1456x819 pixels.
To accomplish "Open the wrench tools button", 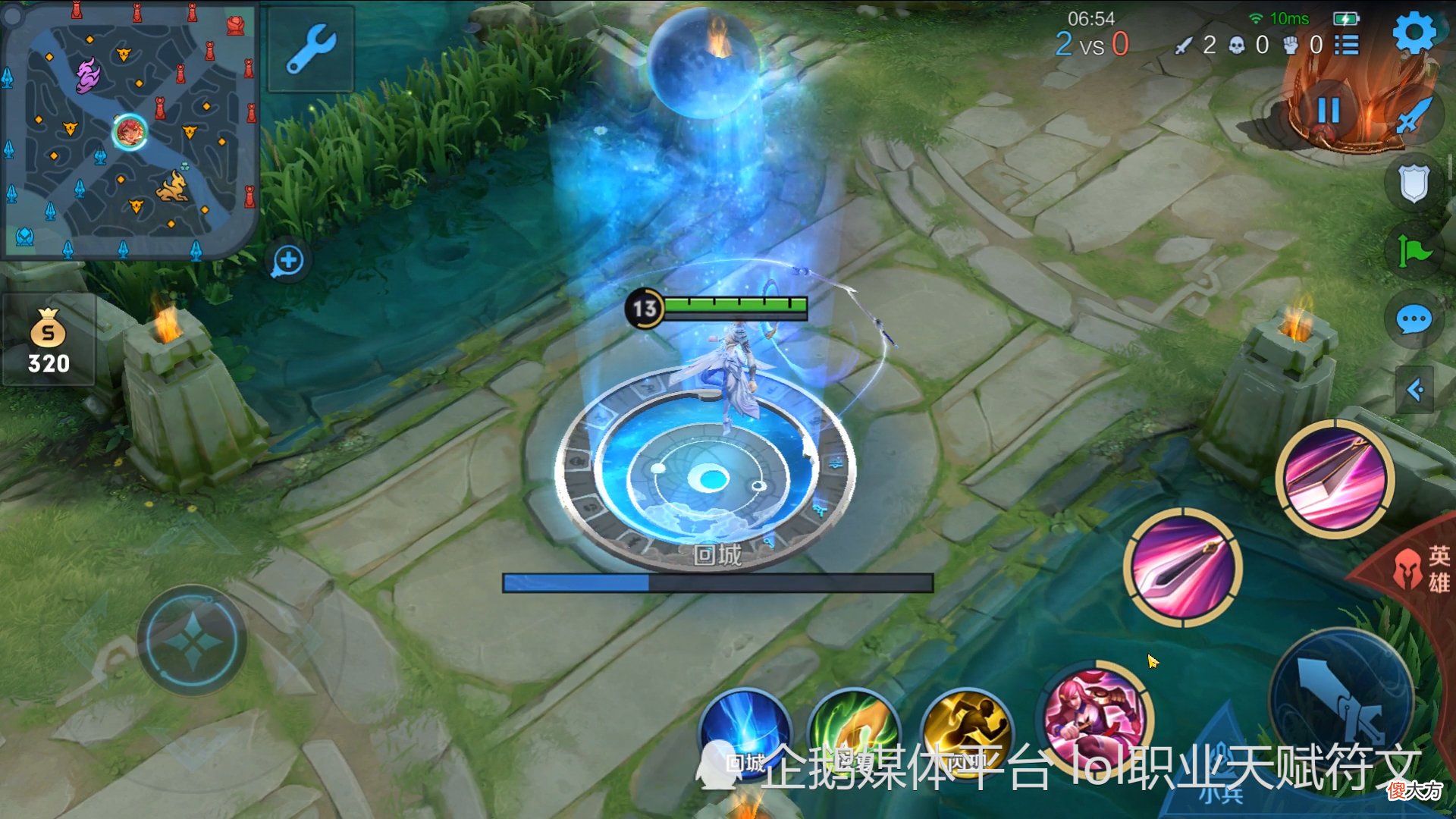I will coord(311,49).
